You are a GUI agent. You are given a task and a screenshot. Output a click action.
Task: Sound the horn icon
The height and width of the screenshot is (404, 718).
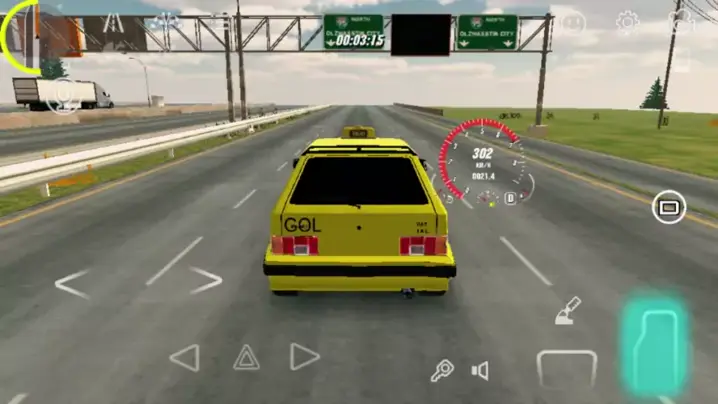pyautogui.click(x=480, y=371)
